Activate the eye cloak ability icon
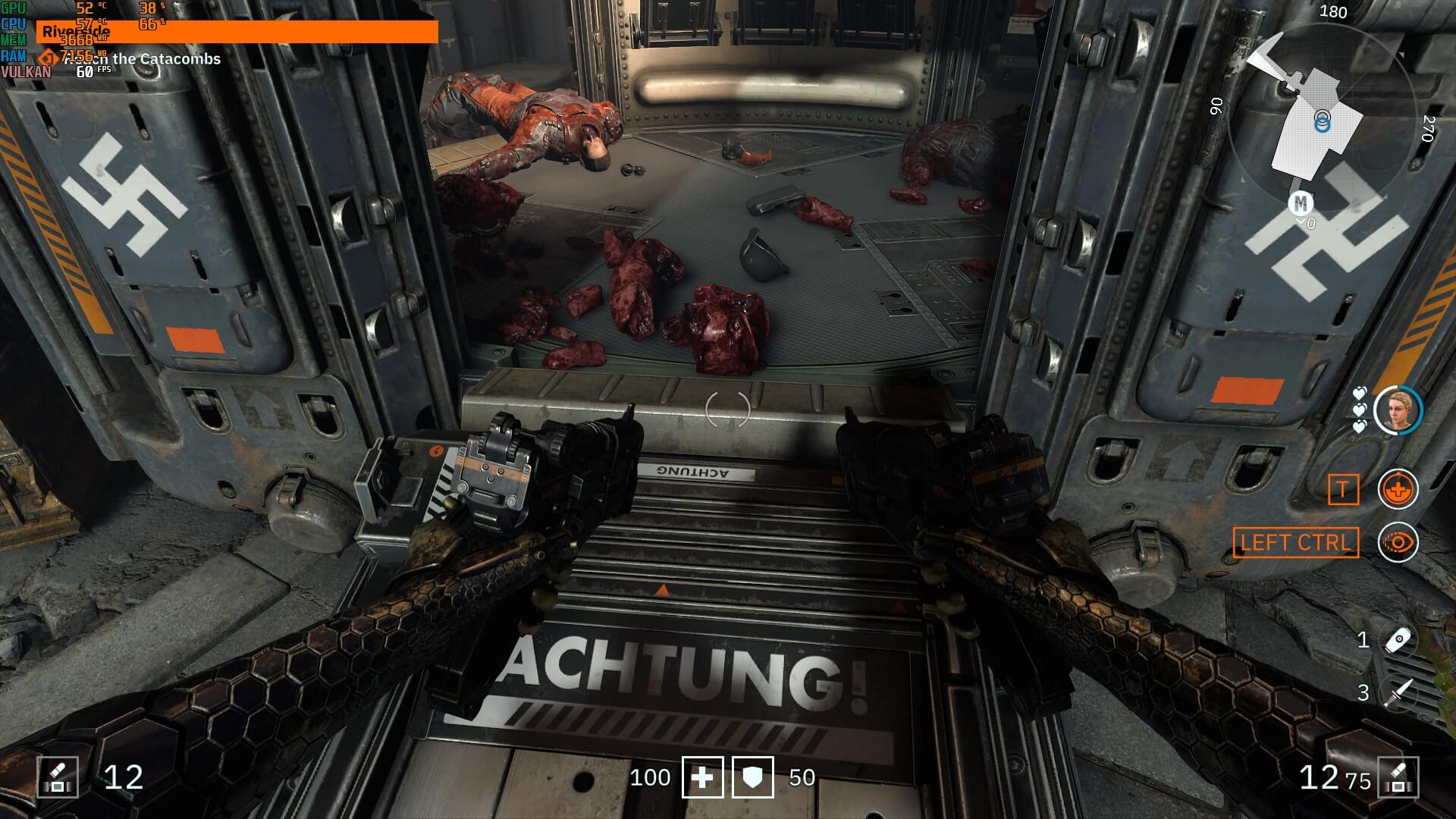The image size is (1456, 819). pos(1398,543)
